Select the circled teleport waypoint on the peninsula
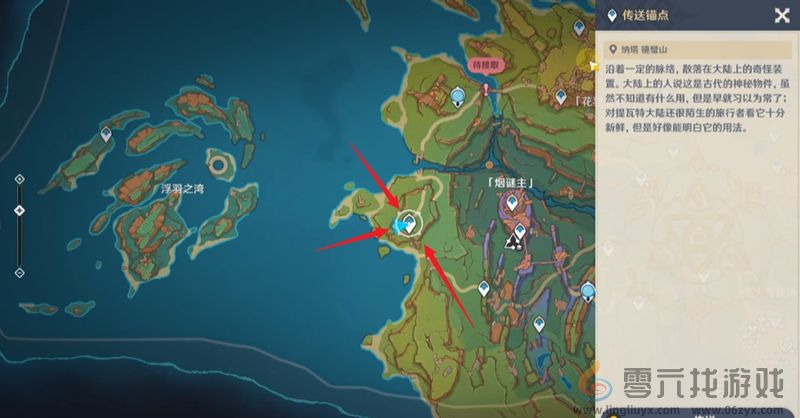 click(407, 224)
